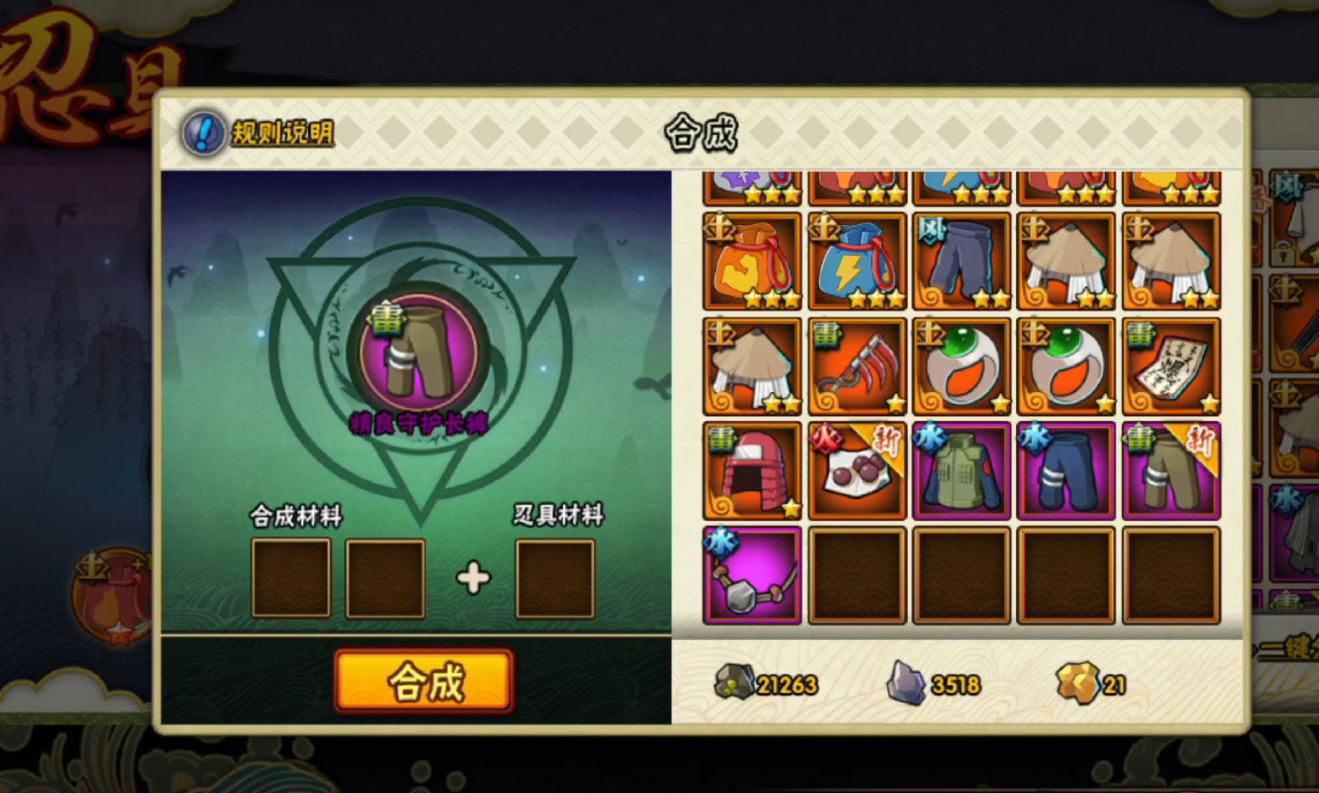Select the new fire-element red beads item

tap(857, 471)
